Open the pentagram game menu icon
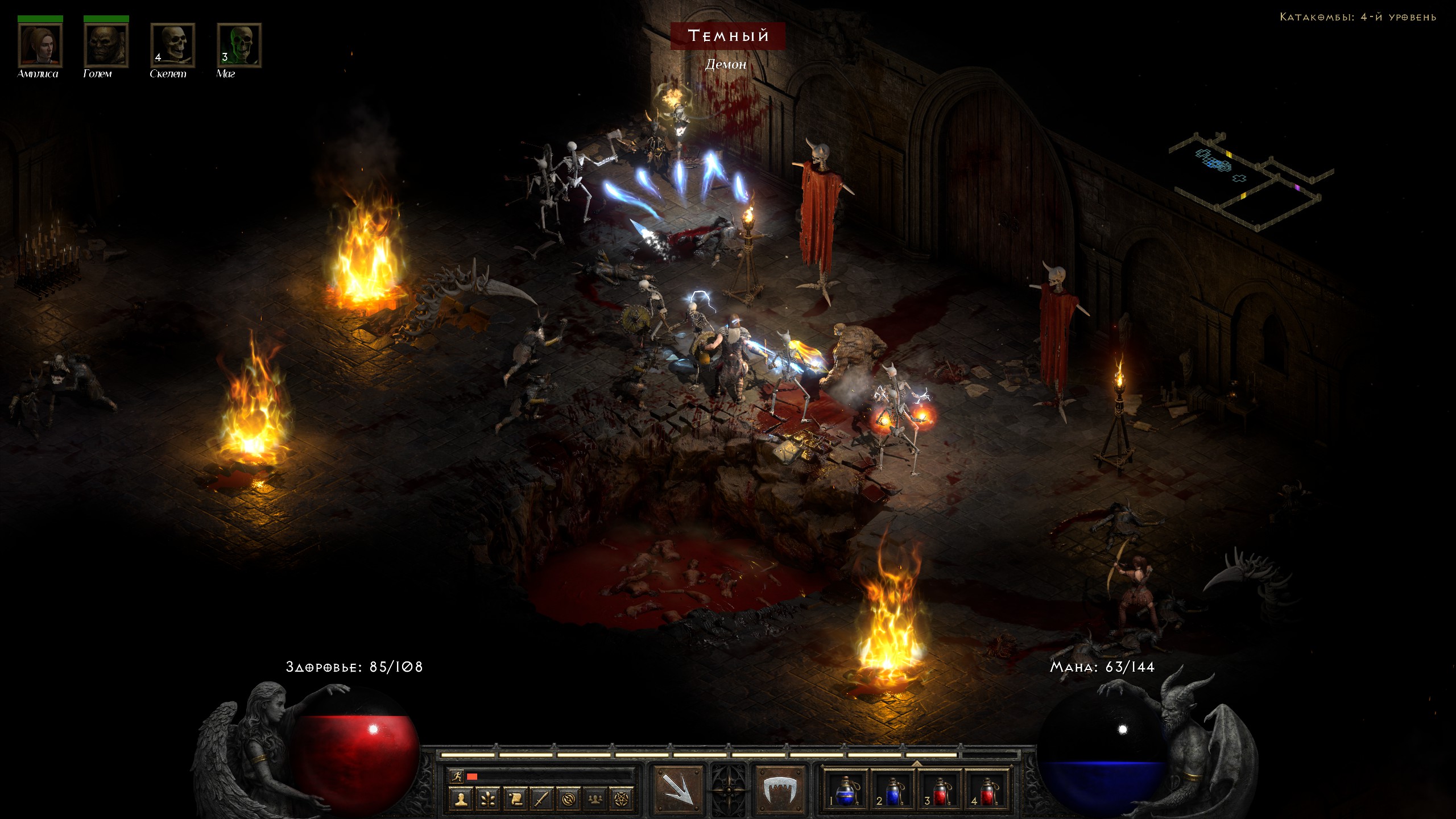1456x819 pixels. click(x=622, y=799)
